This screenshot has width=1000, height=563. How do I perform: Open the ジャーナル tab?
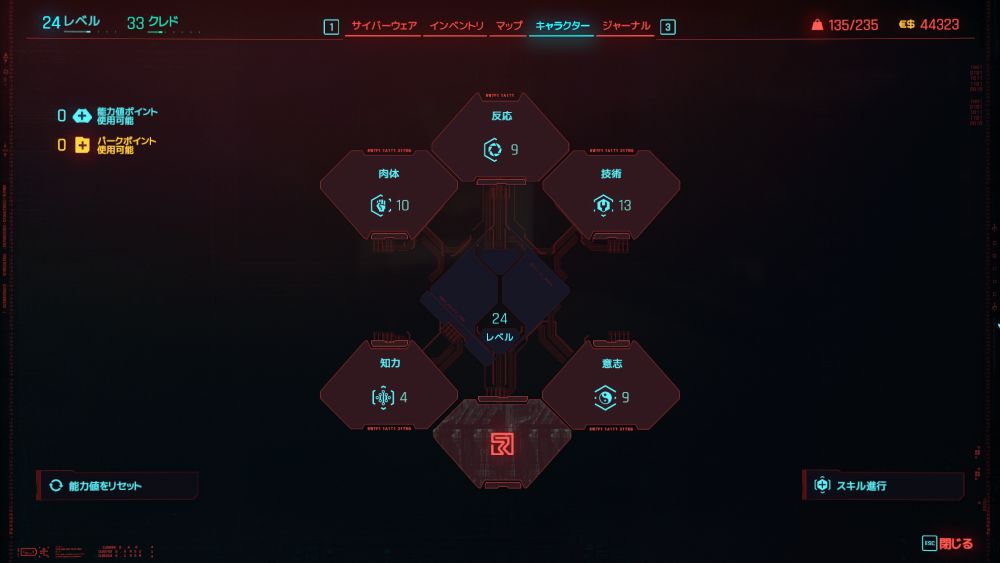(x=626, y=26)
